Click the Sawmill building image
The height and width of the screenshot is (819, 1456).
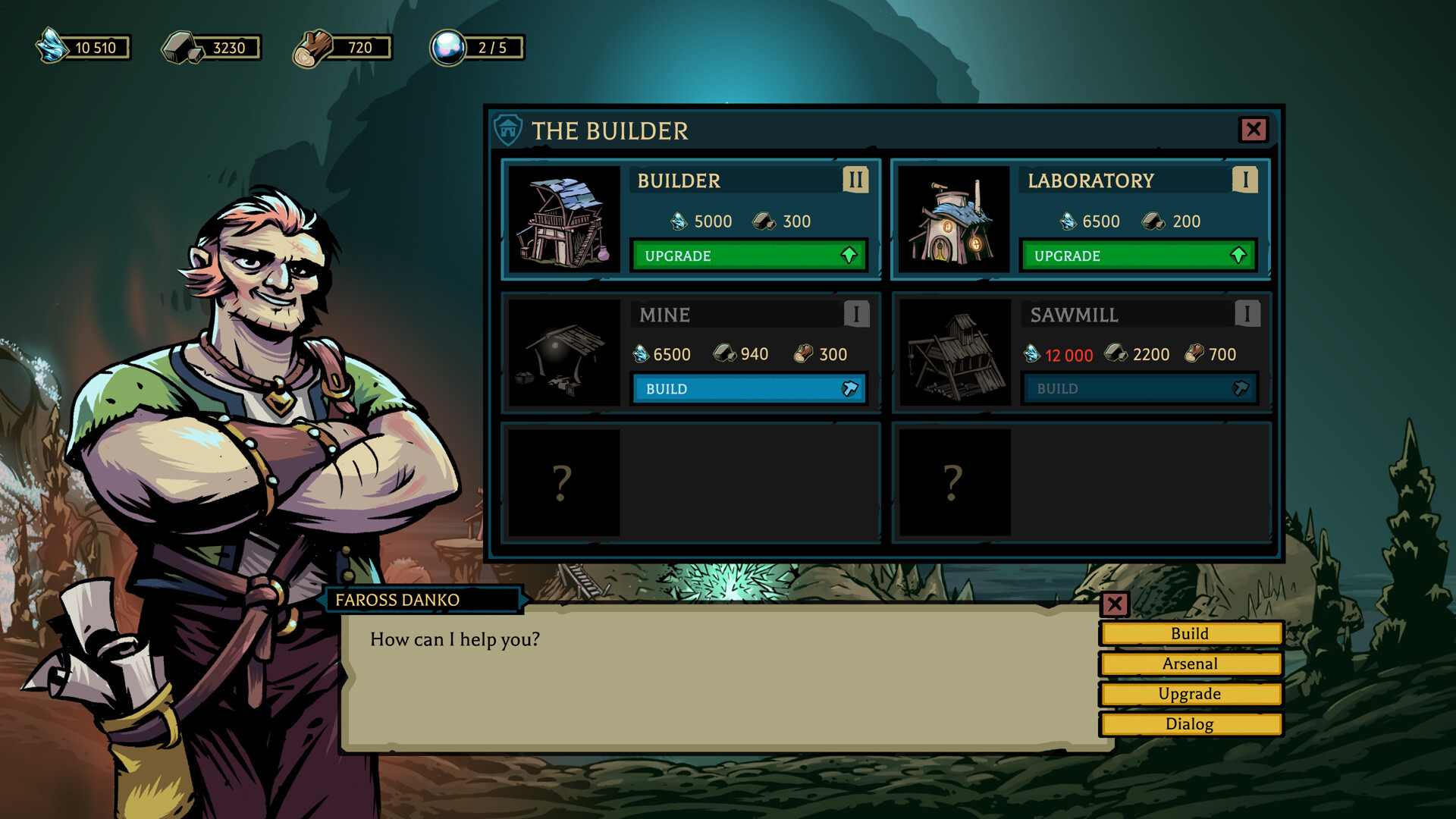click(x=953, y=352)
